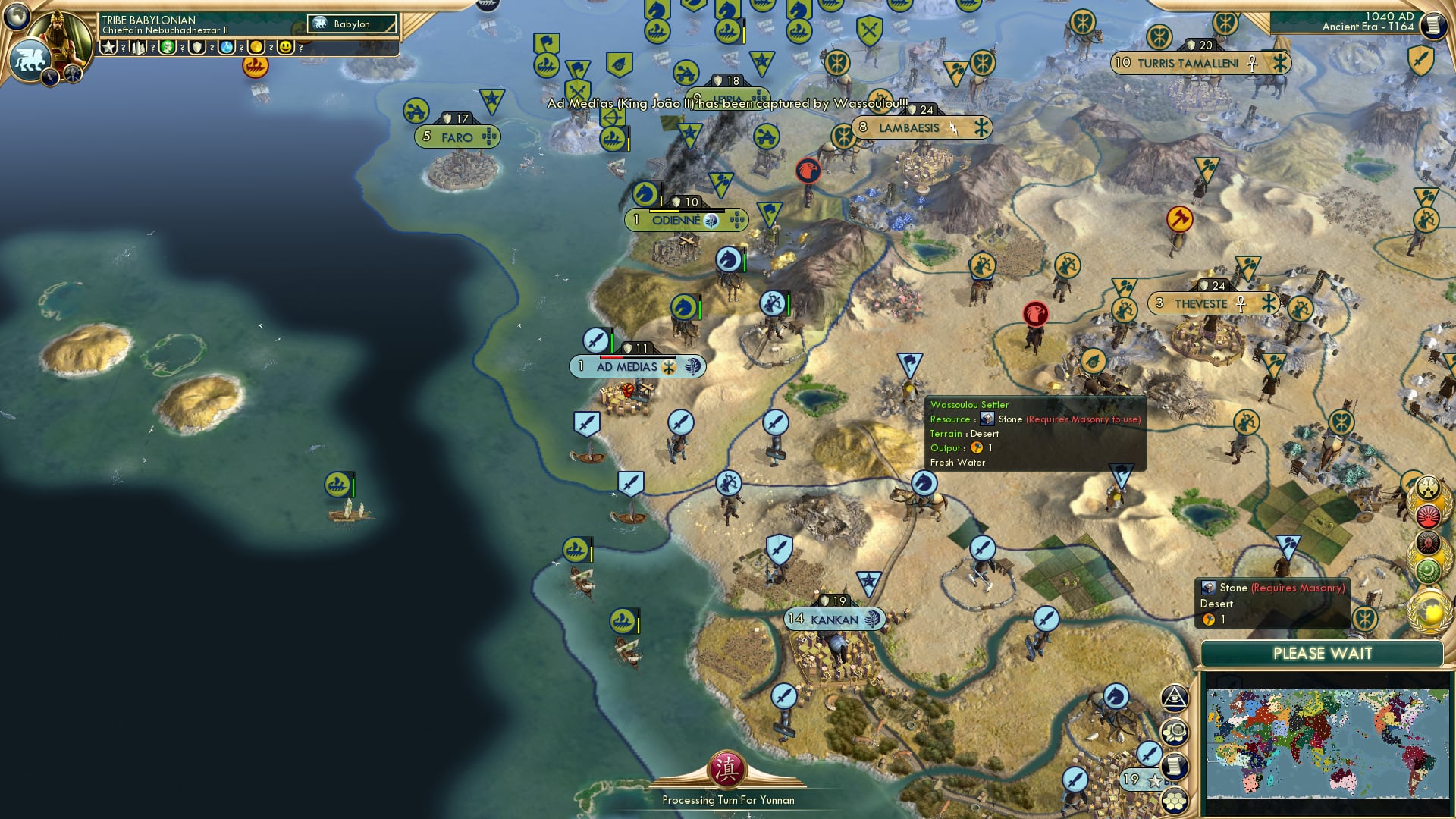The width and height of the screenshot is (1456, 819).
Task: Click the resources magnifier icon beside minimap
Action: pyautogui.click(x=1175, y=731)
